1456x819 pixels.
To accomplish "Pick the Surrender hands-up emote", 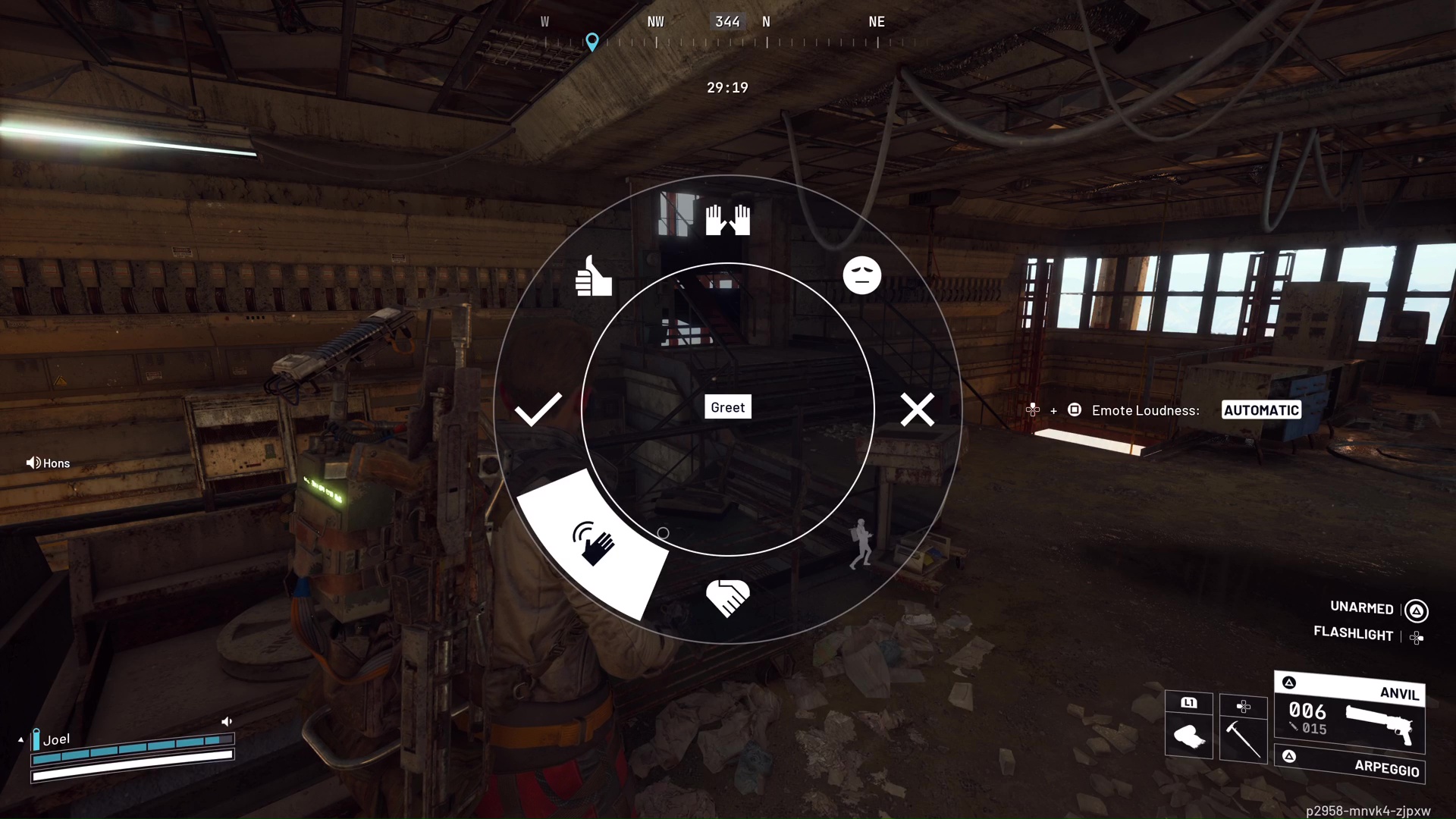I will pyautogui.click(x=727, y=220).
